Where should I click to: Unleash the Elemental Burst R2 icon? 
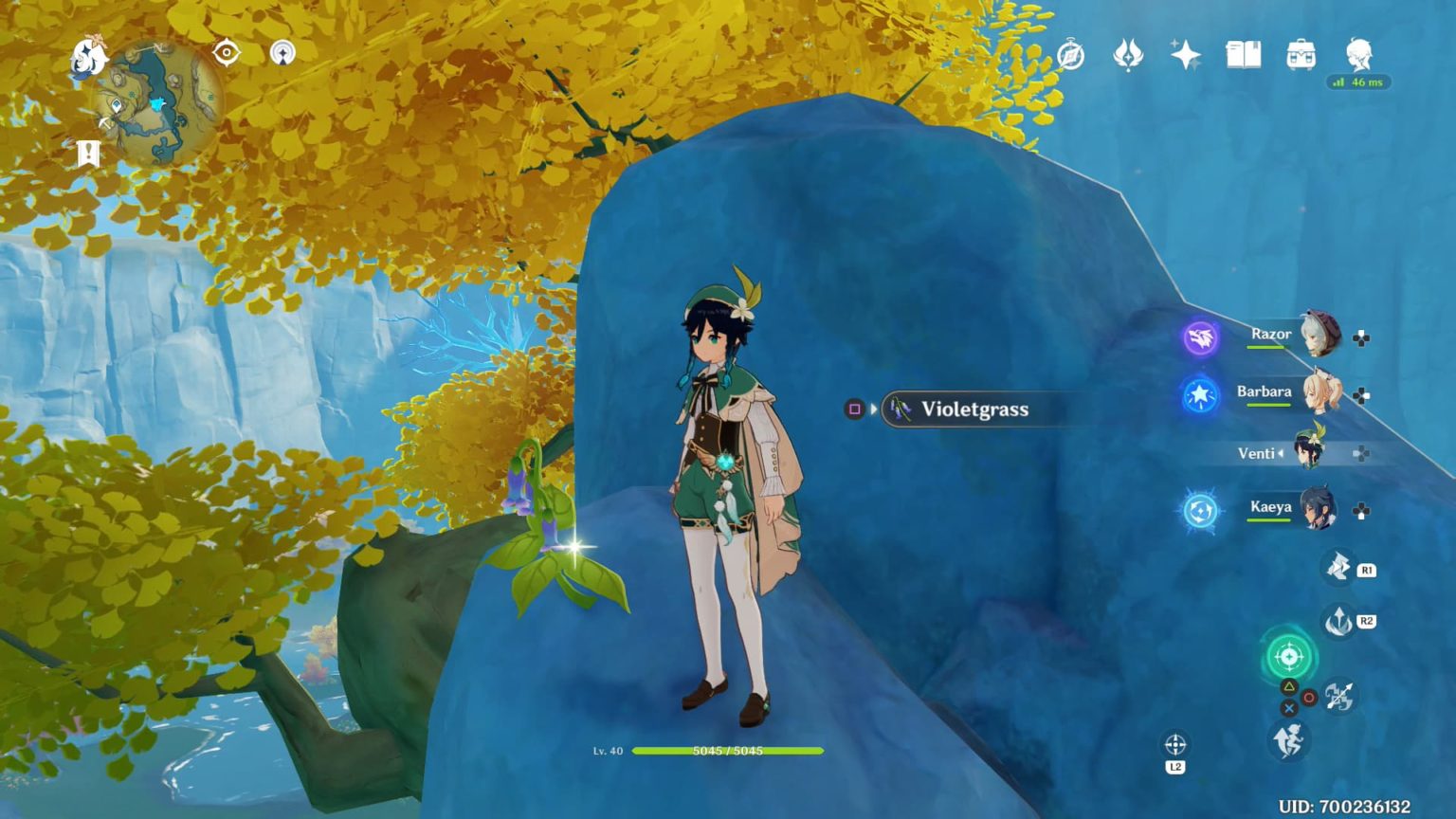coord(1338,623)
